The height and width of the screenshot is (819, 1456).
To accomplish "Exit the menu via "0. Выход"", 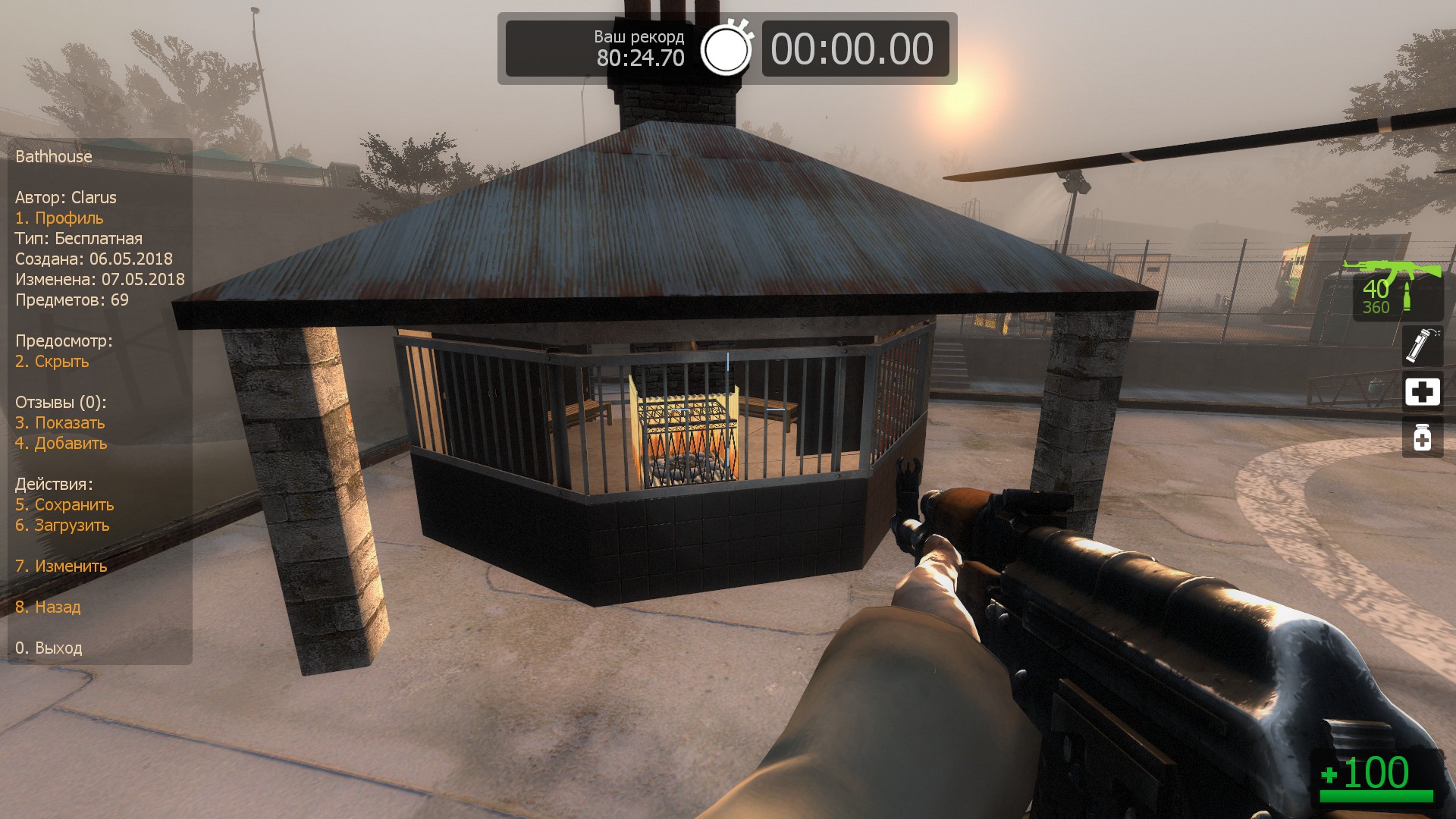I will [x=49, y=648].
